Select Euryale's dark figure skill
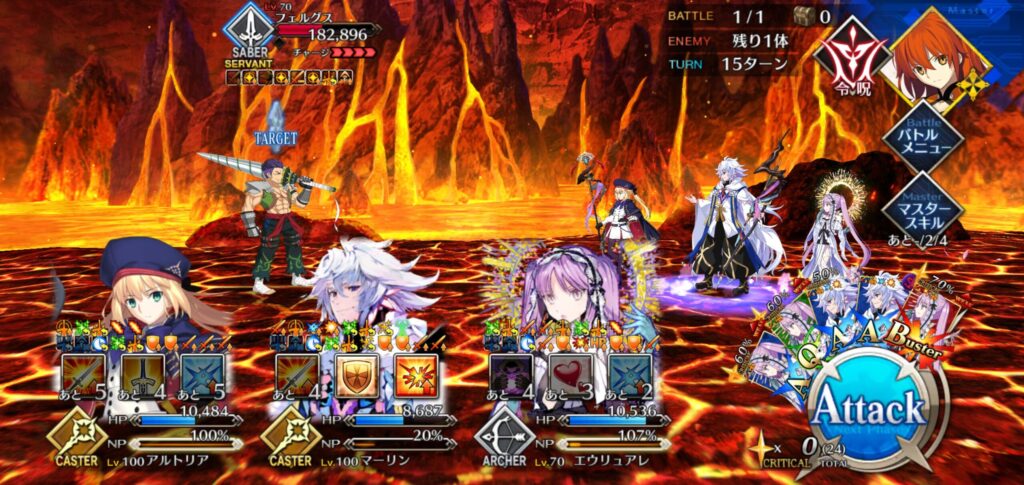This screenshot has width=1024, height=485. 509,375
